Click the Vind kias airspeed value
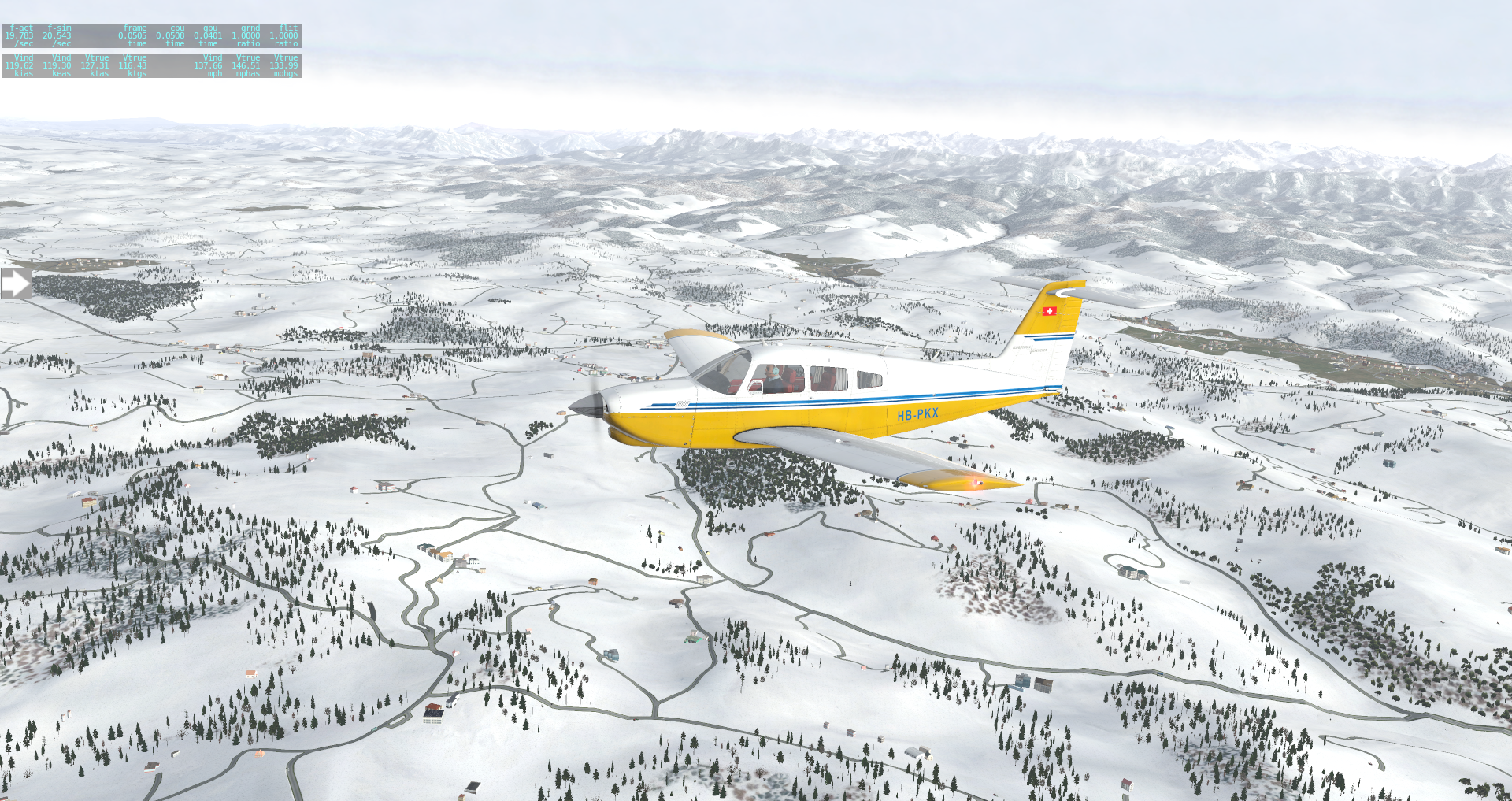Screen dimensions: 1512x801 pos(20,66)
